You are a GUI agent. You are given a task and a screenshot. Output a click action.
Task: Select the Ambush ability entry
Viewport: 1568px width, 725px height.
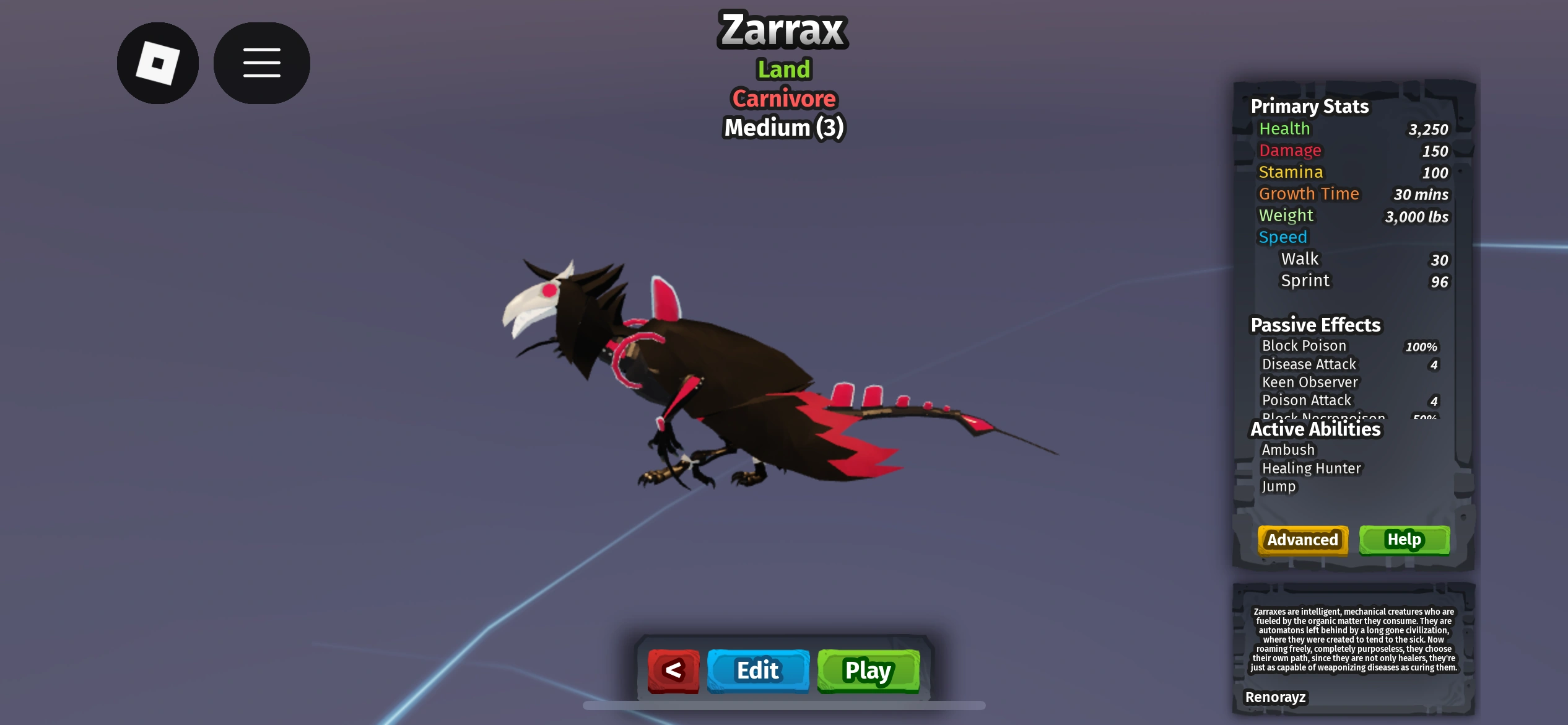[1288, 450]
